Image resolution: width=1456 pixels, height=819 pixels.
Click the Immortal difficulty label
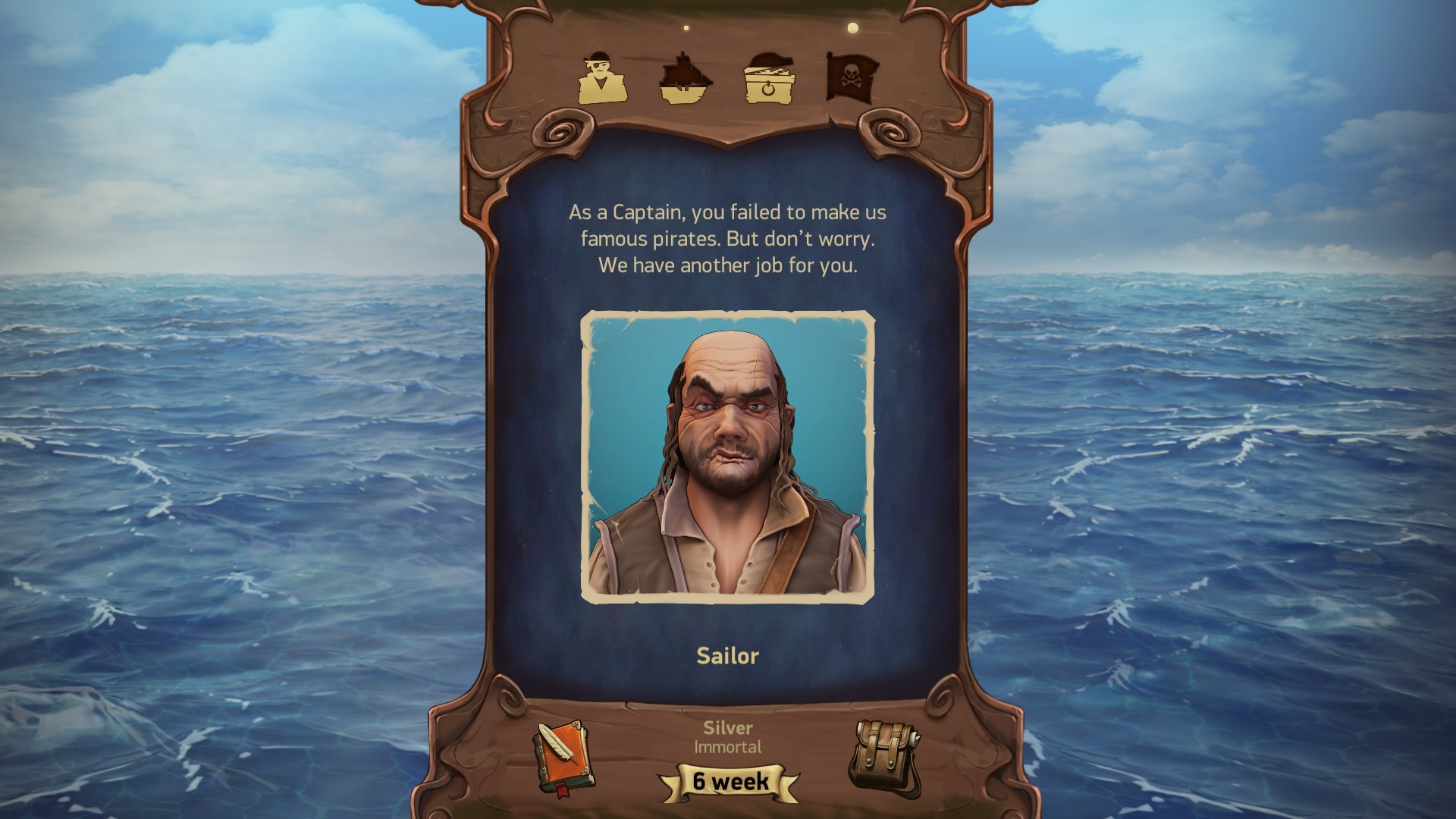[x=726, y=747]
